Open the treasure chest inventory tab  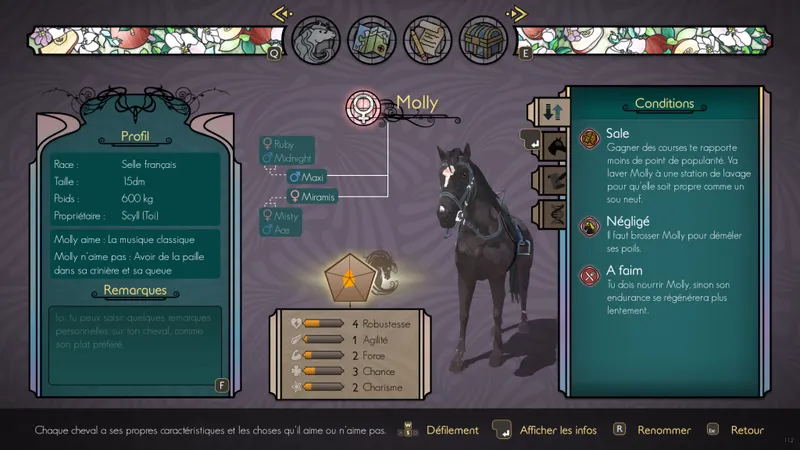point(484,41)
